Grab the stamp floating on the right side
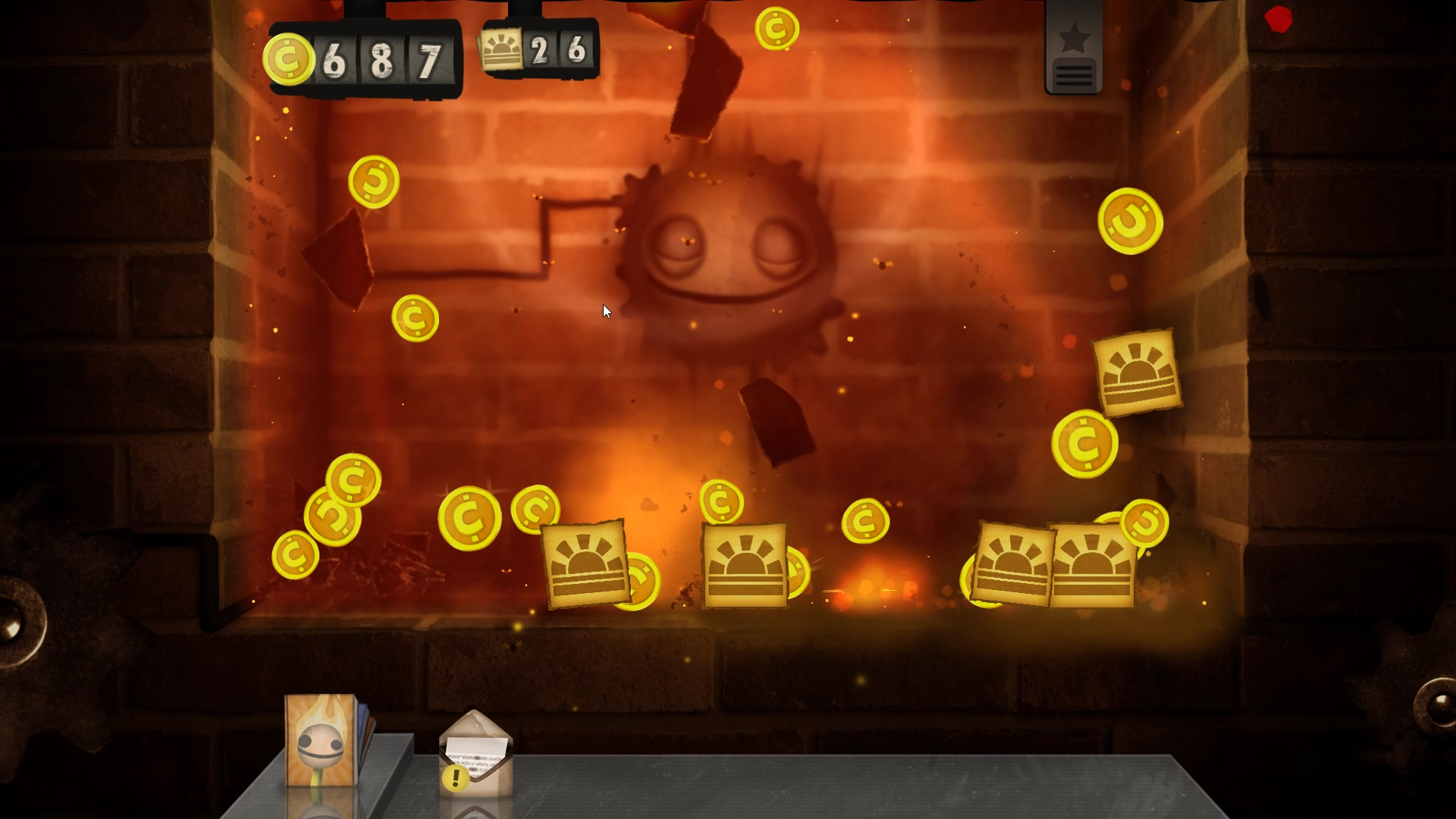Screen dimensions: 1456x819 coord(1137,372)
